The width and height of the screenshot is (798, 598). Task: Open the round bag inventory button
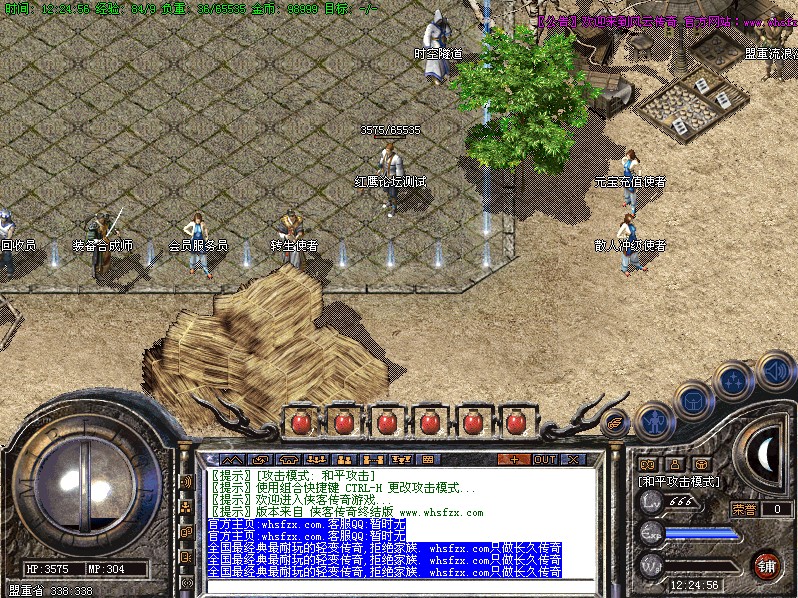693,400
